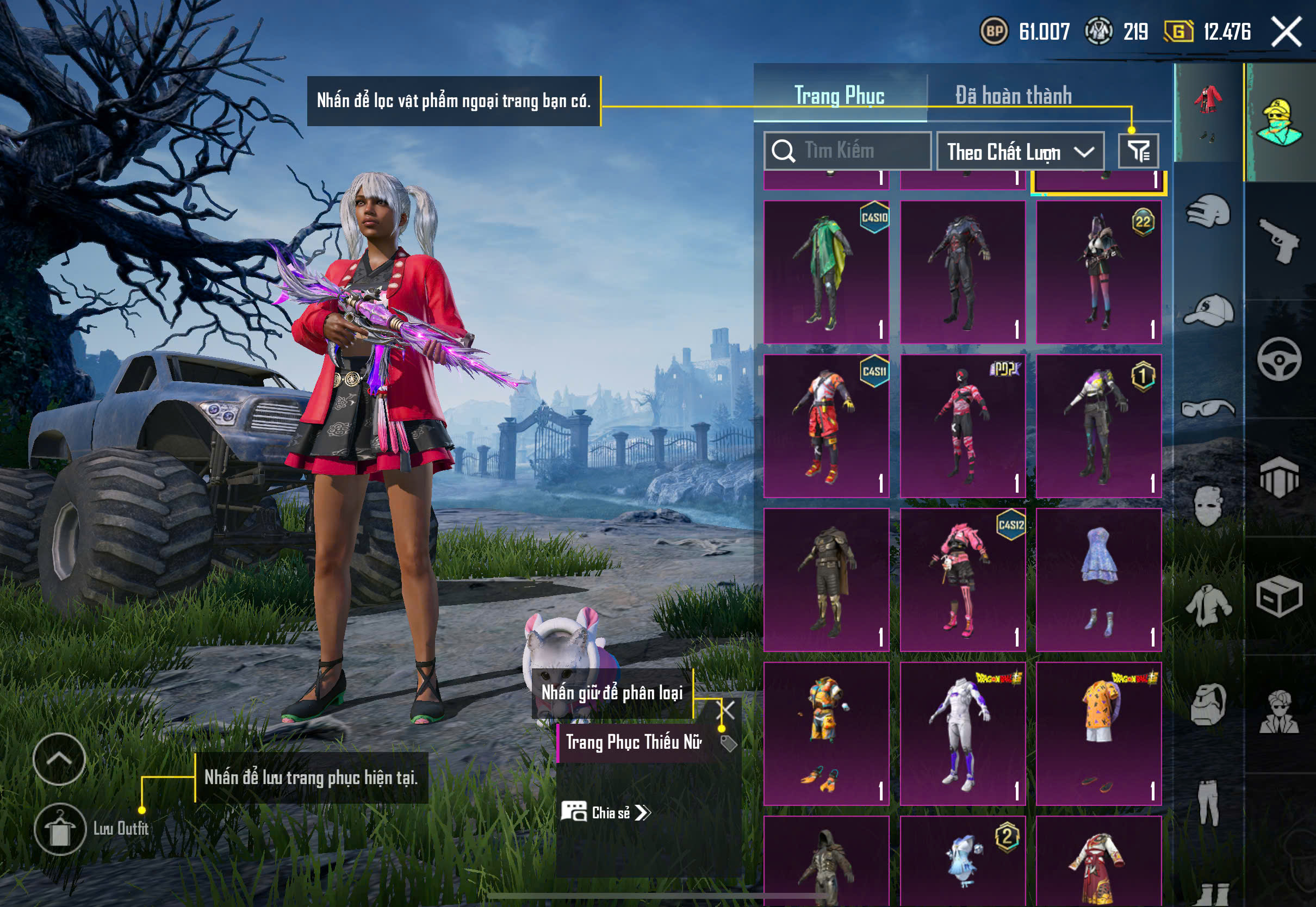Screen dimensions: 1316x907
Task: Open the pistol weapon skins category
Action: 1279,240
